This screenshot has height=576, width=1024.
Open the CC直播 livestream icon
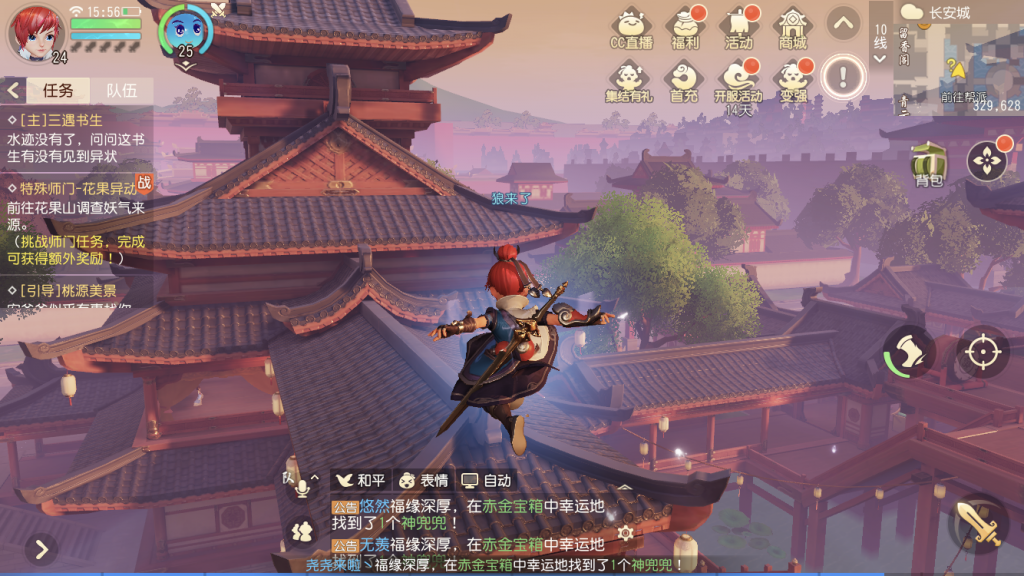point(631,27)
